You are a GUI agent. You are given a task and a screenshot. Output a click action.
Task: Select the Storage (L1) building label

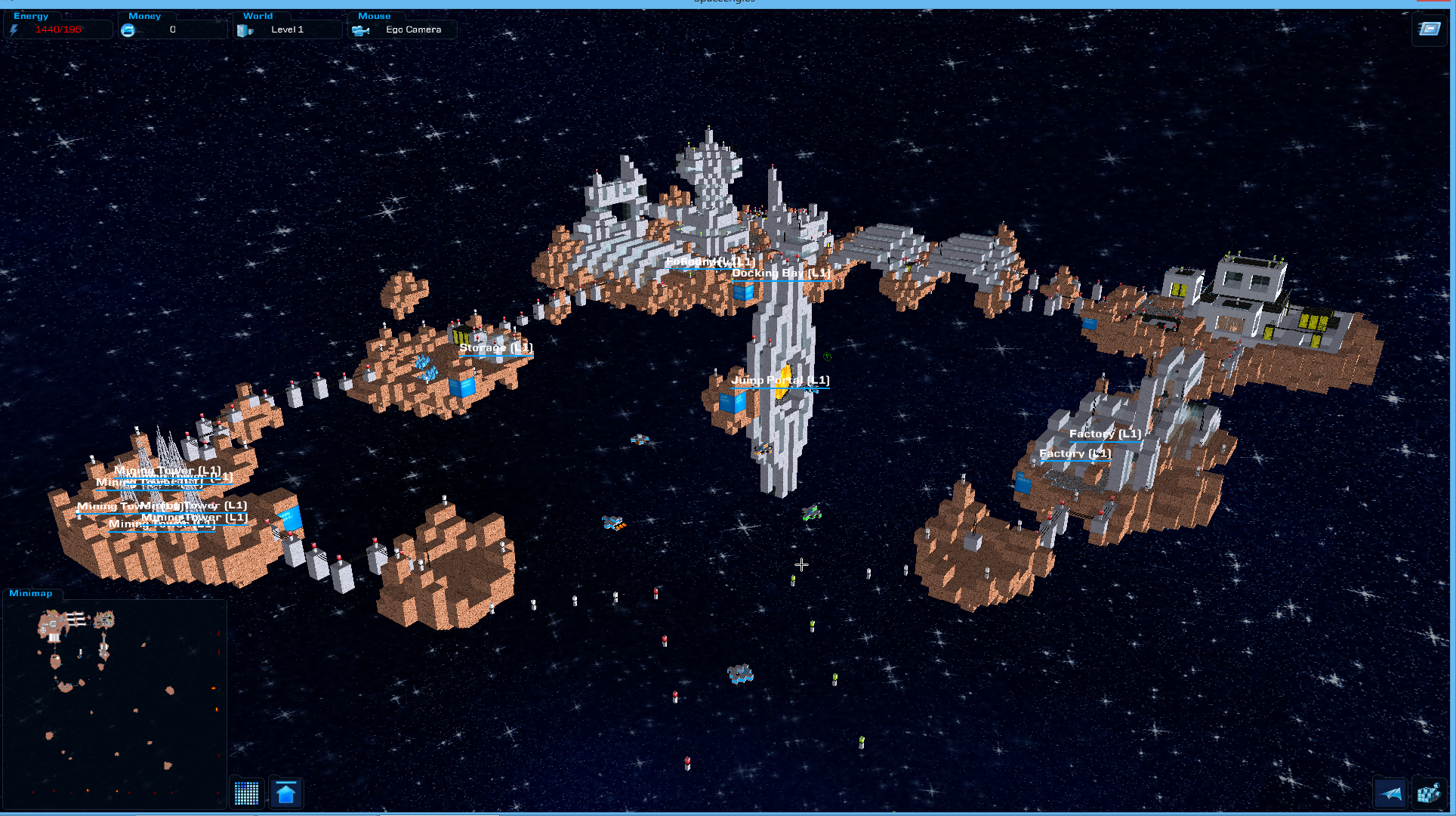[496, 348]
